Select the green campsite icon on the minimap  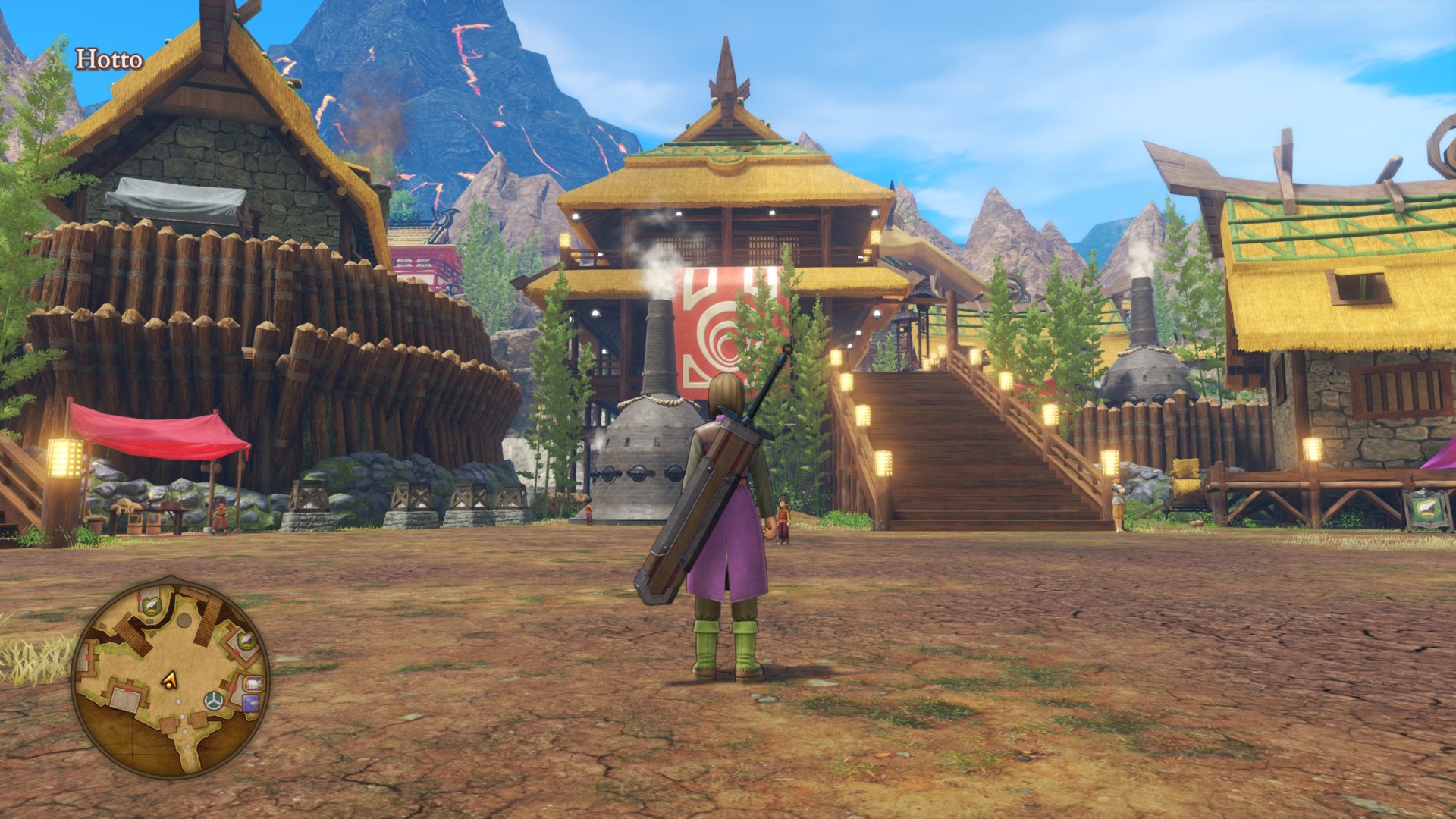pos(213,700)
